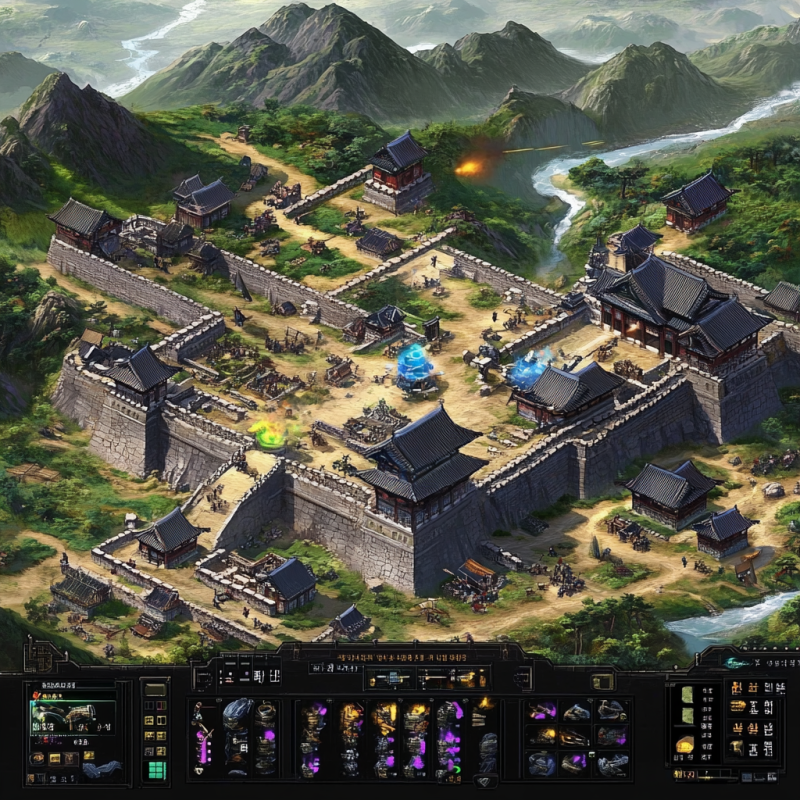Open the gold-framed square button above the icon grid
800x800 pixels.
tap(602, 681)
